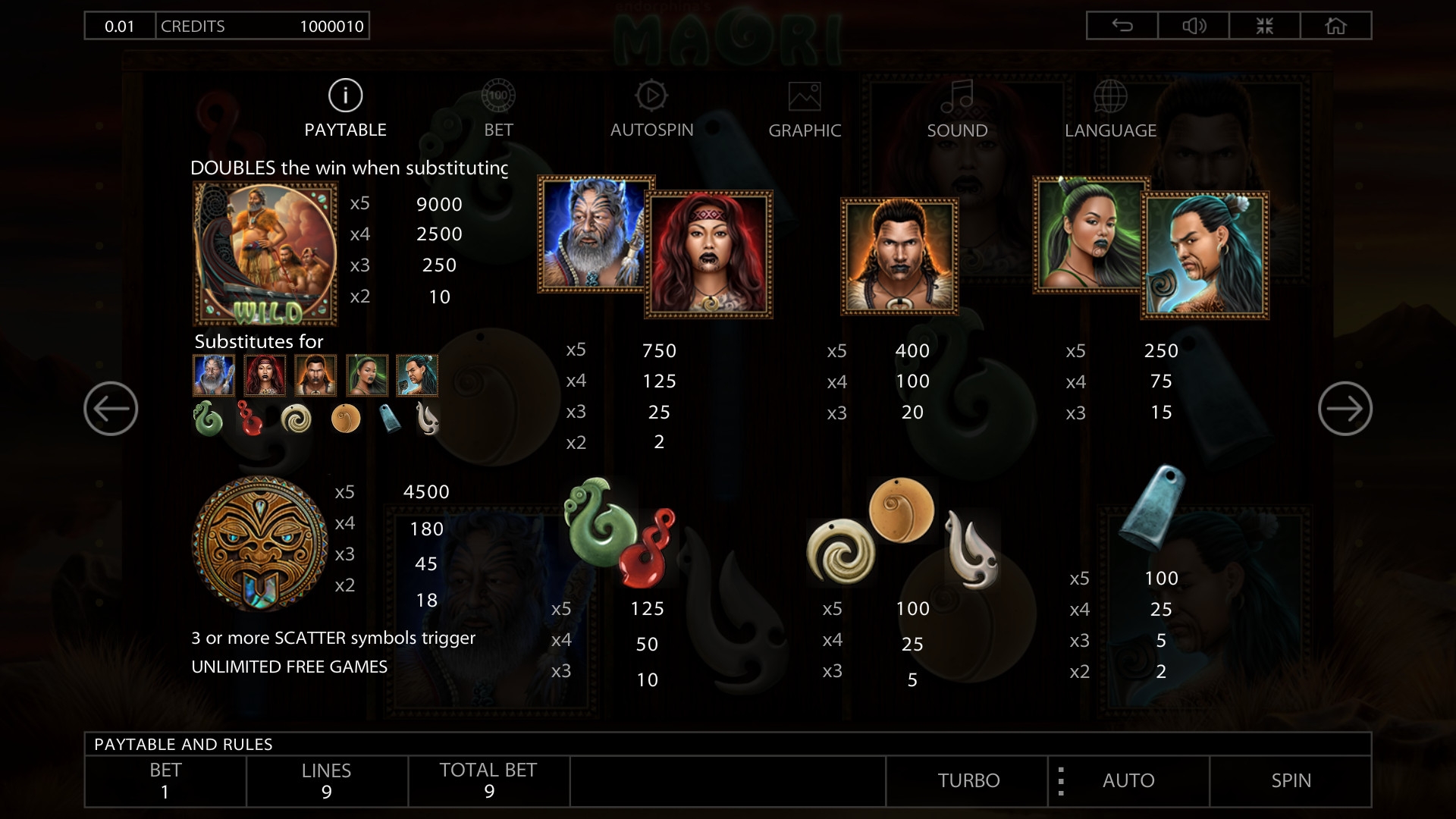Click the back arrow button
The image size is (1456, 819).
point(1122,26)
